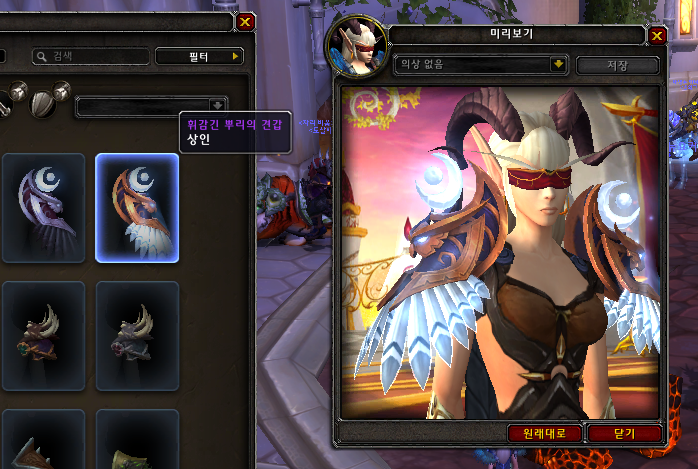This screenshot has height=469, width=698.
Task: Click the 닫기 close button
Action: click(x=624, y=433)
